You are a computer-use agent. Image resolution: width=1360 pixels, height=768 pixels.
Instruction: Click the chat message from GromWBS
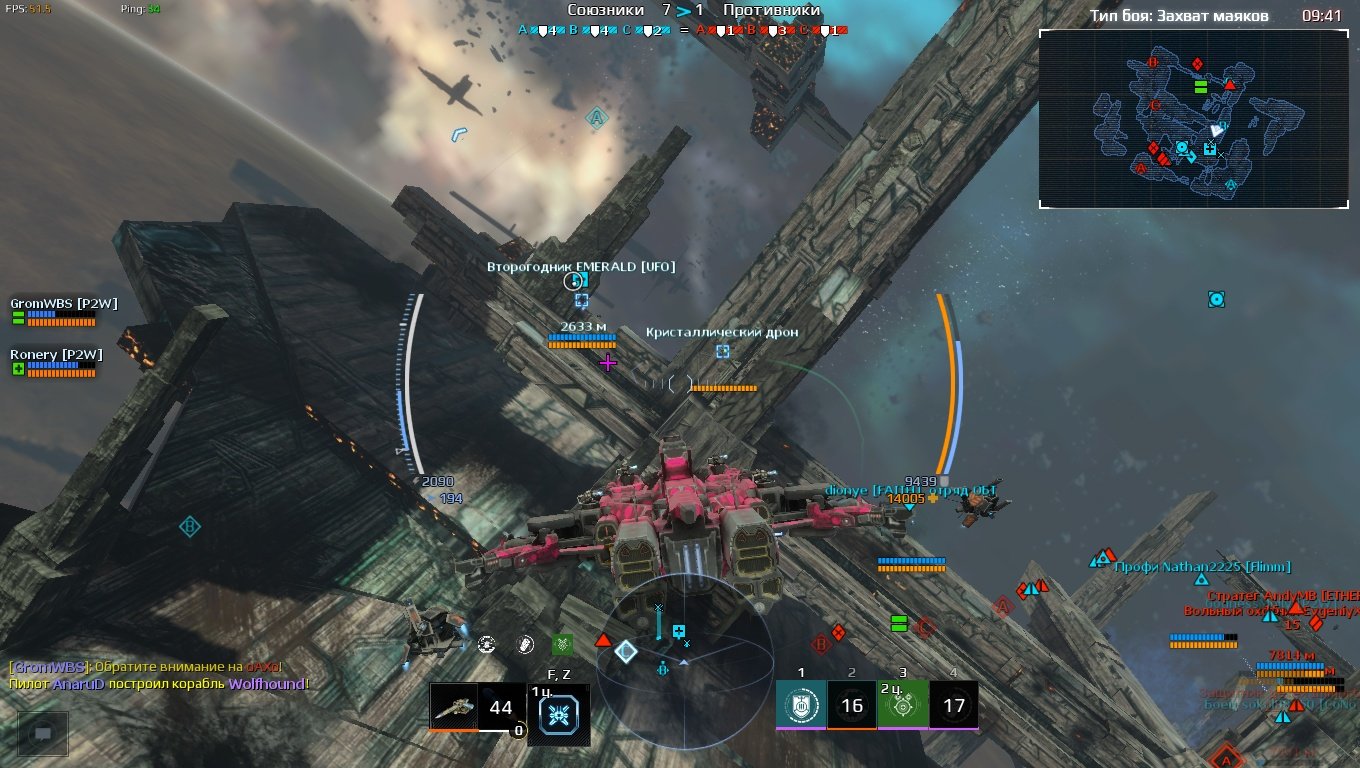(x=145, y=667)
